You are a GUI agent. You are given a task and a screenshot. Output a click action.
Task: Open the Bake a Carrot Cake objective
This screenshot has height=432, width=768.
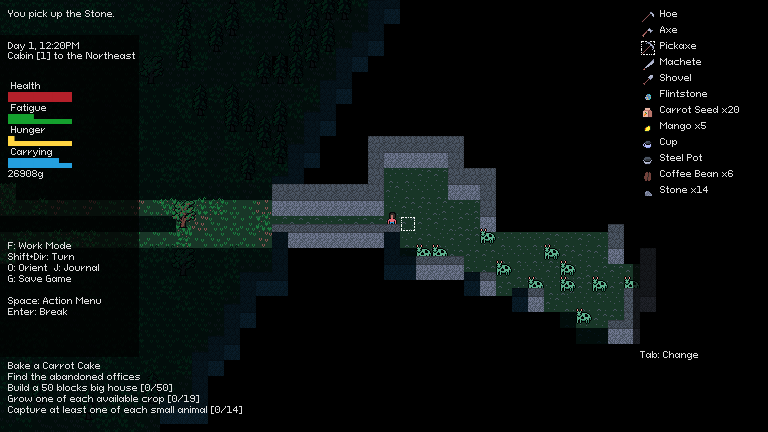pyautogui.click(x=54, y=366)
